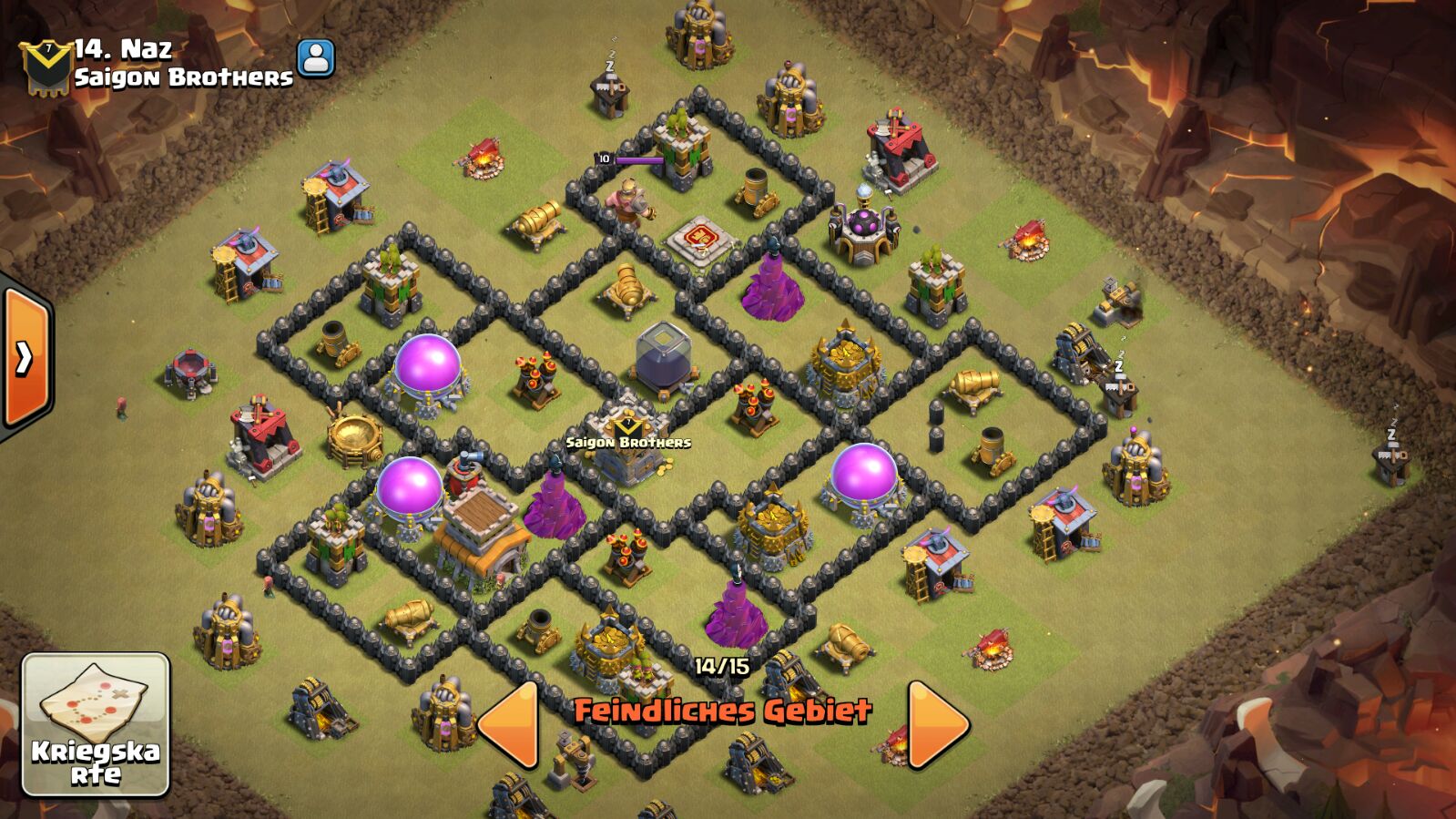The height and width of the screenshot is (819, 1456).
Task: Show the previous enemy base
Action: [x=508, y=723]
